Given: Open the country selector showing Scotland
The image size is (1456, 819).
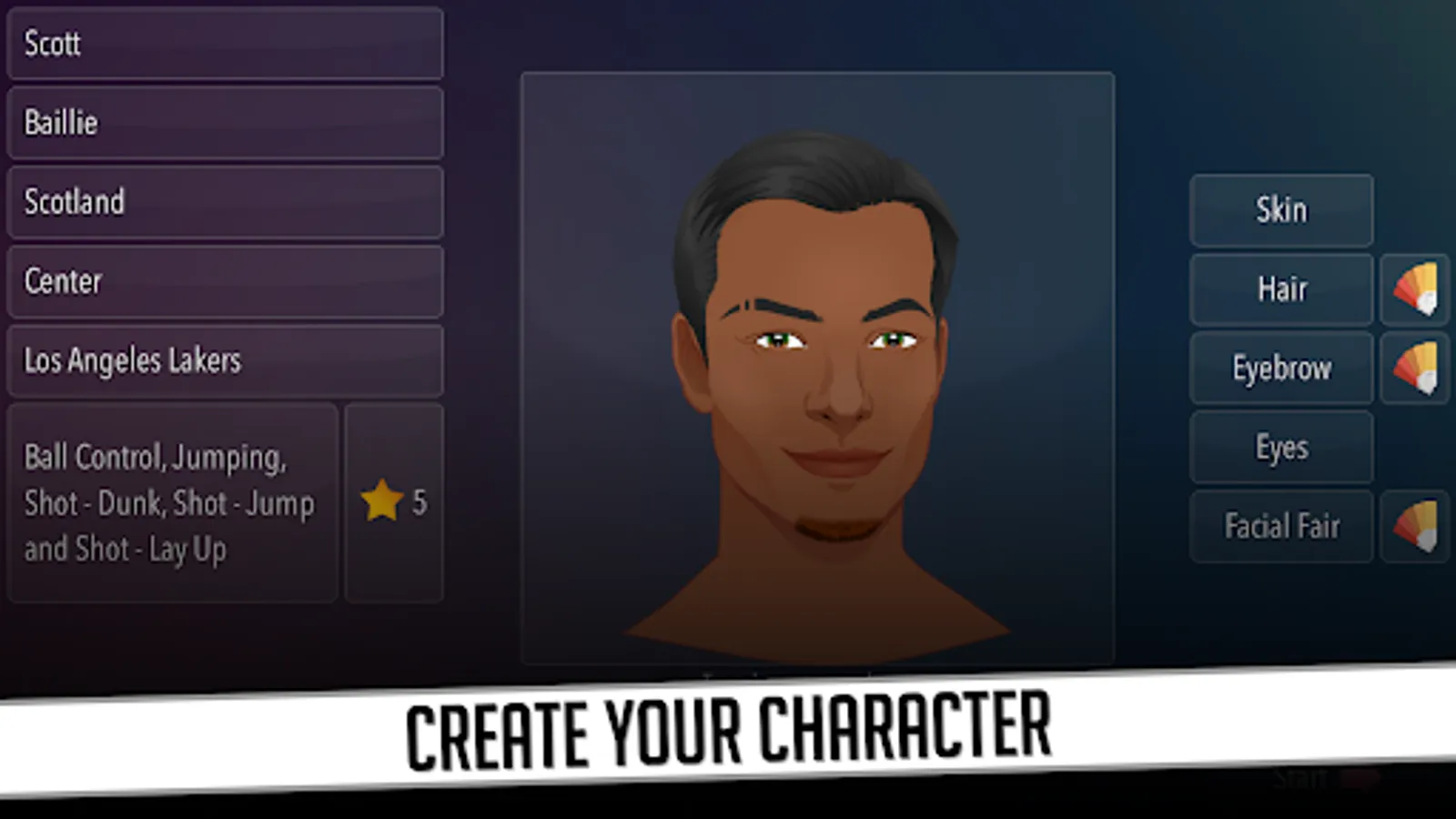Looking at the screenshot, I should point(224,202).
